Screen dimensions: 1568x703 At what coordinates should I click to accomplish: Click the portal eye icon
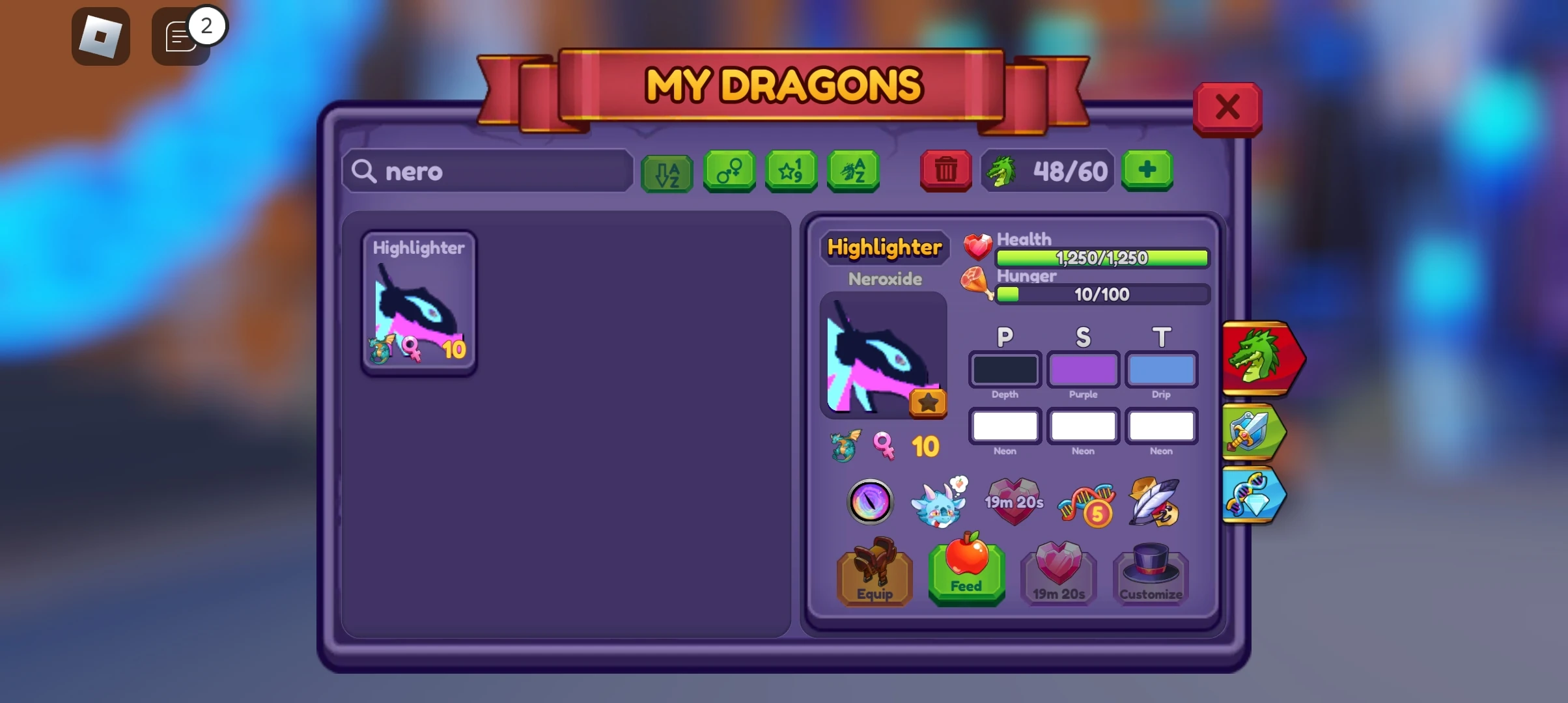[870, 501]
